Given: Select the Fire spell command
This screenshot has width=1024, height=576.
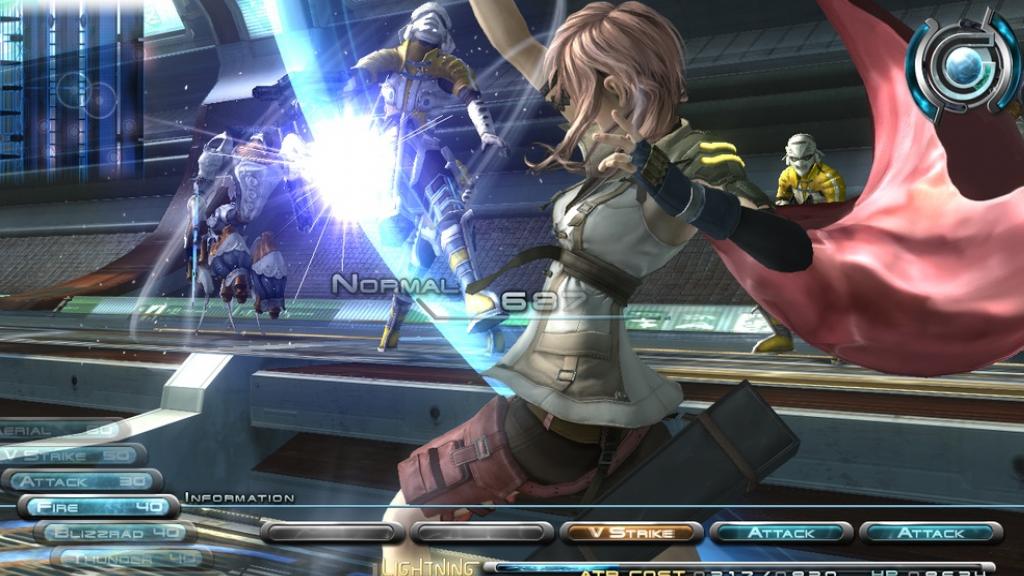Looking at the screenshot, I should (x=98, y=507).
